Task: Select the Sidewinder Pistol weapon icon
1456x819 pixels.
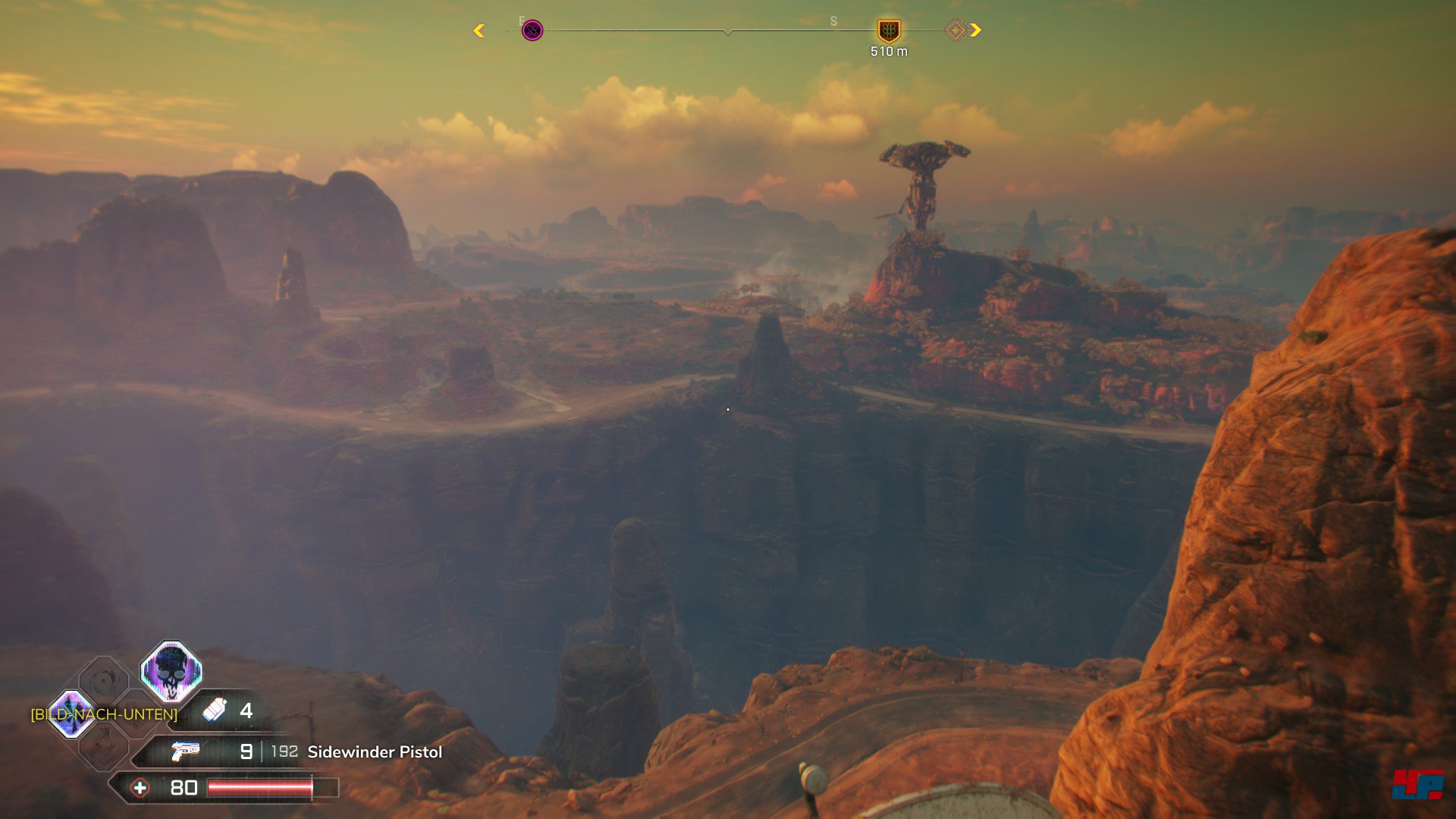Action: click(x=184, y=752)
